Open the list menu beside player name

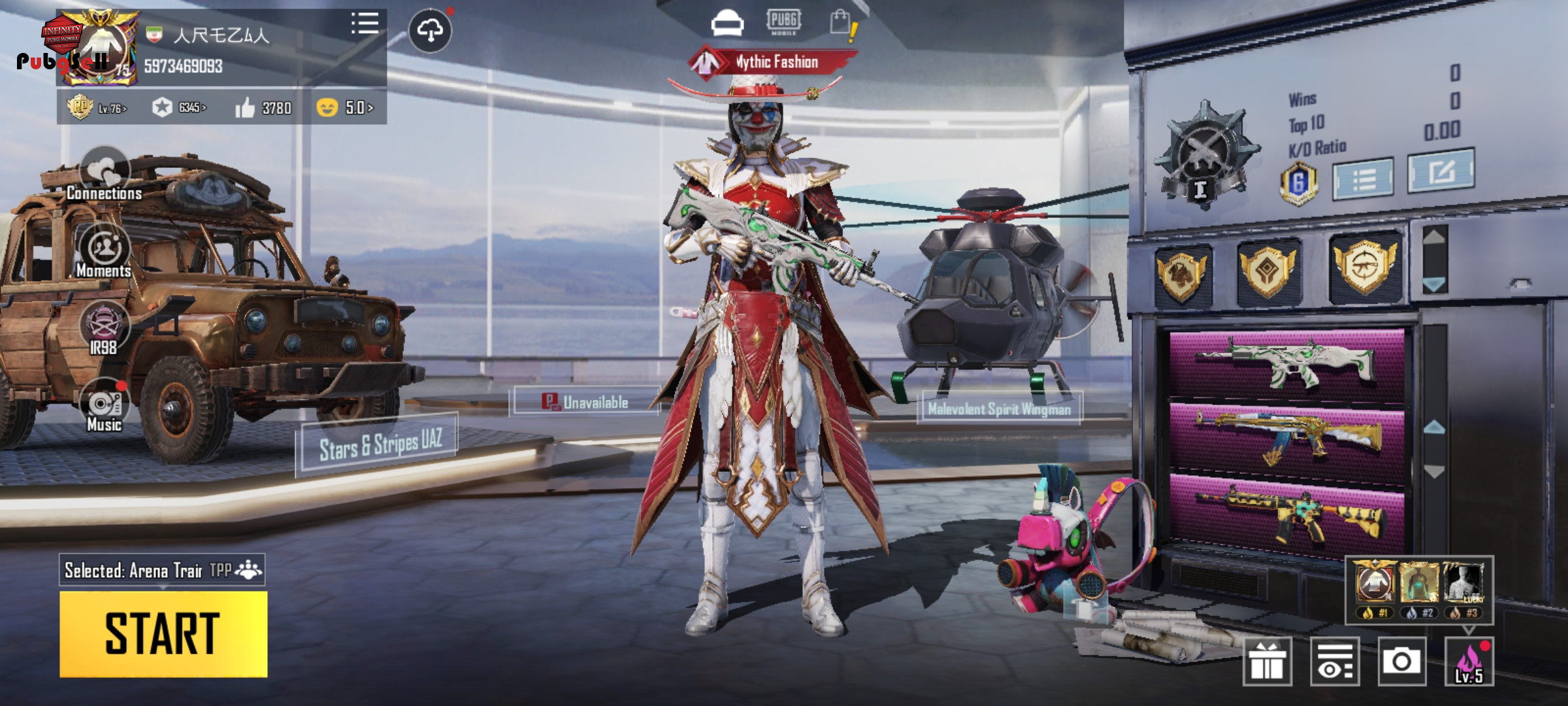coord(365,24)
